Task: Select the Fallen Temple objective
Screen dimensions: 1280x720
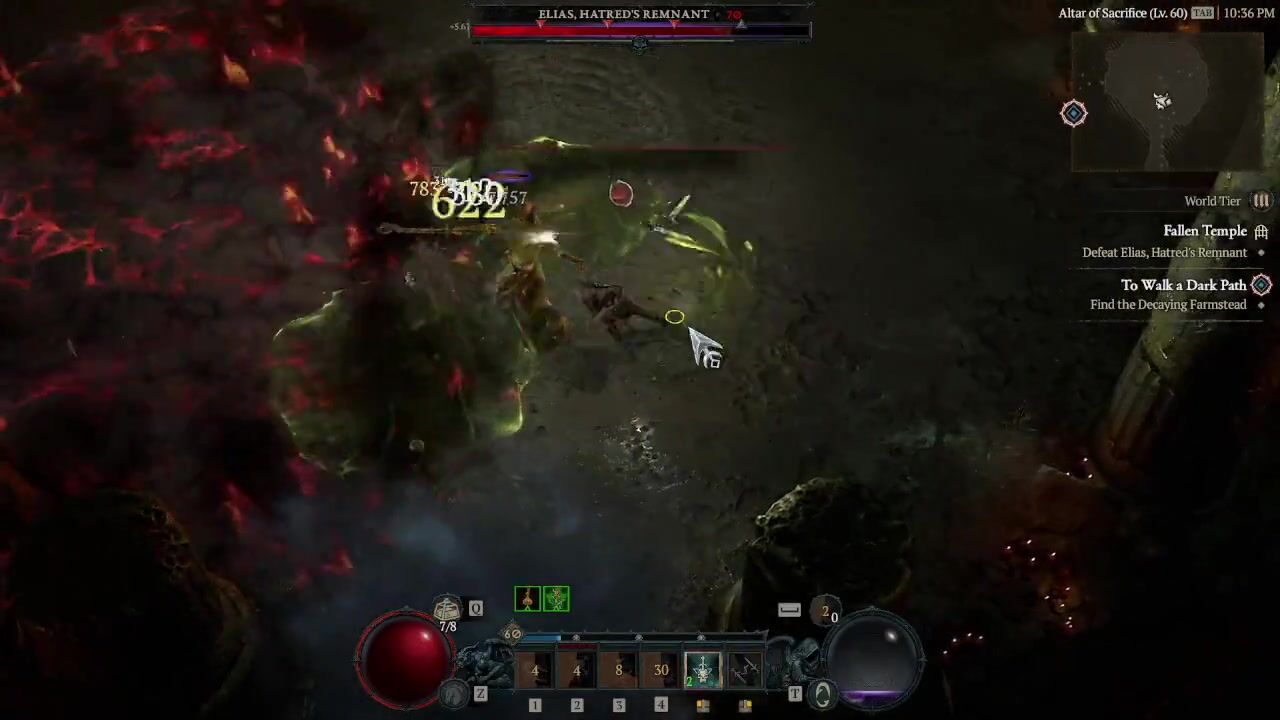Action: (1204, 231)
